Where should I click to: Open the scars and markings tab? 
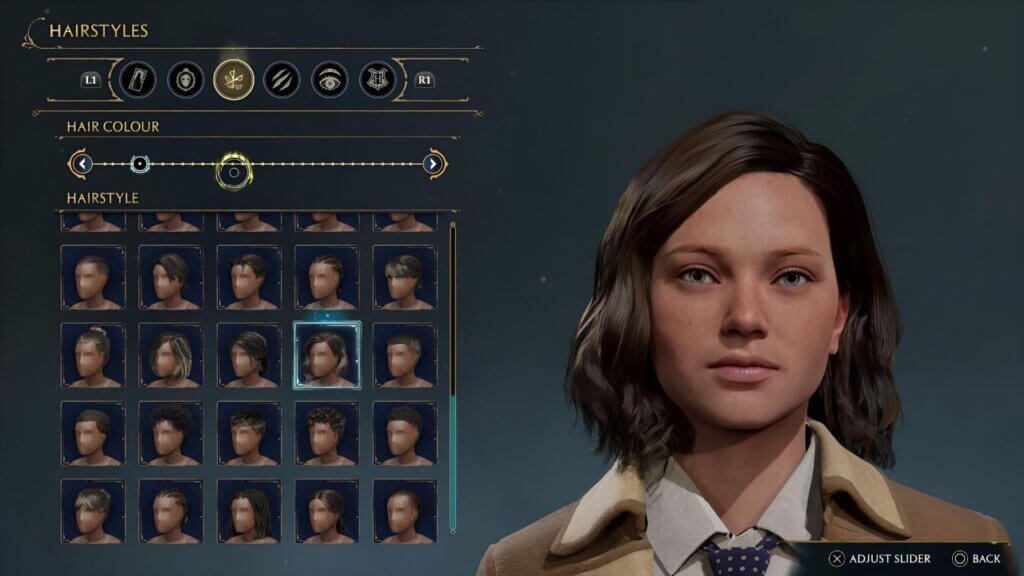pos(282,79)
